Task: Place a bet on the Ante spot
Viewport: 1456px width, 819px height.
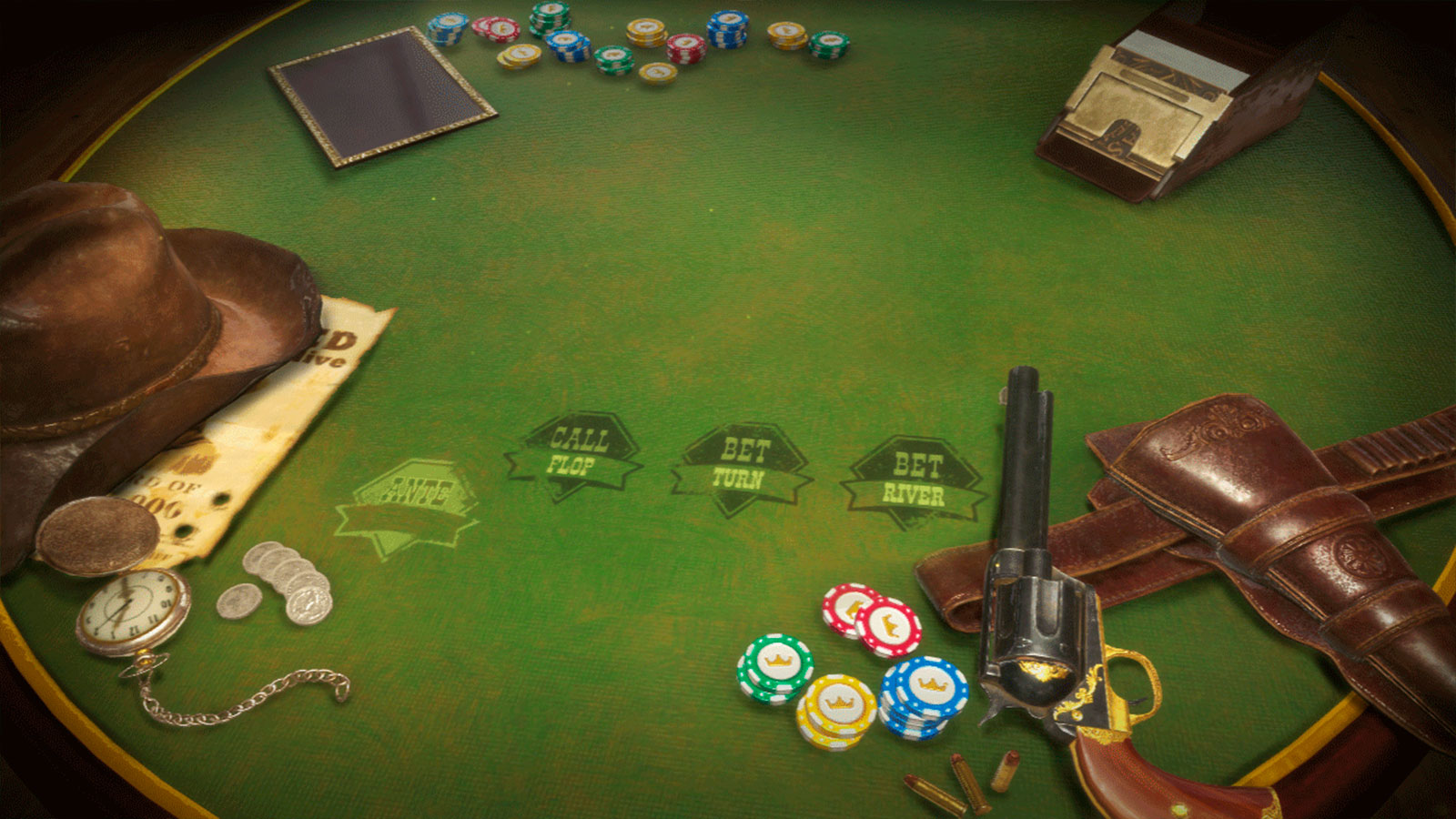Action: [411, 507]
